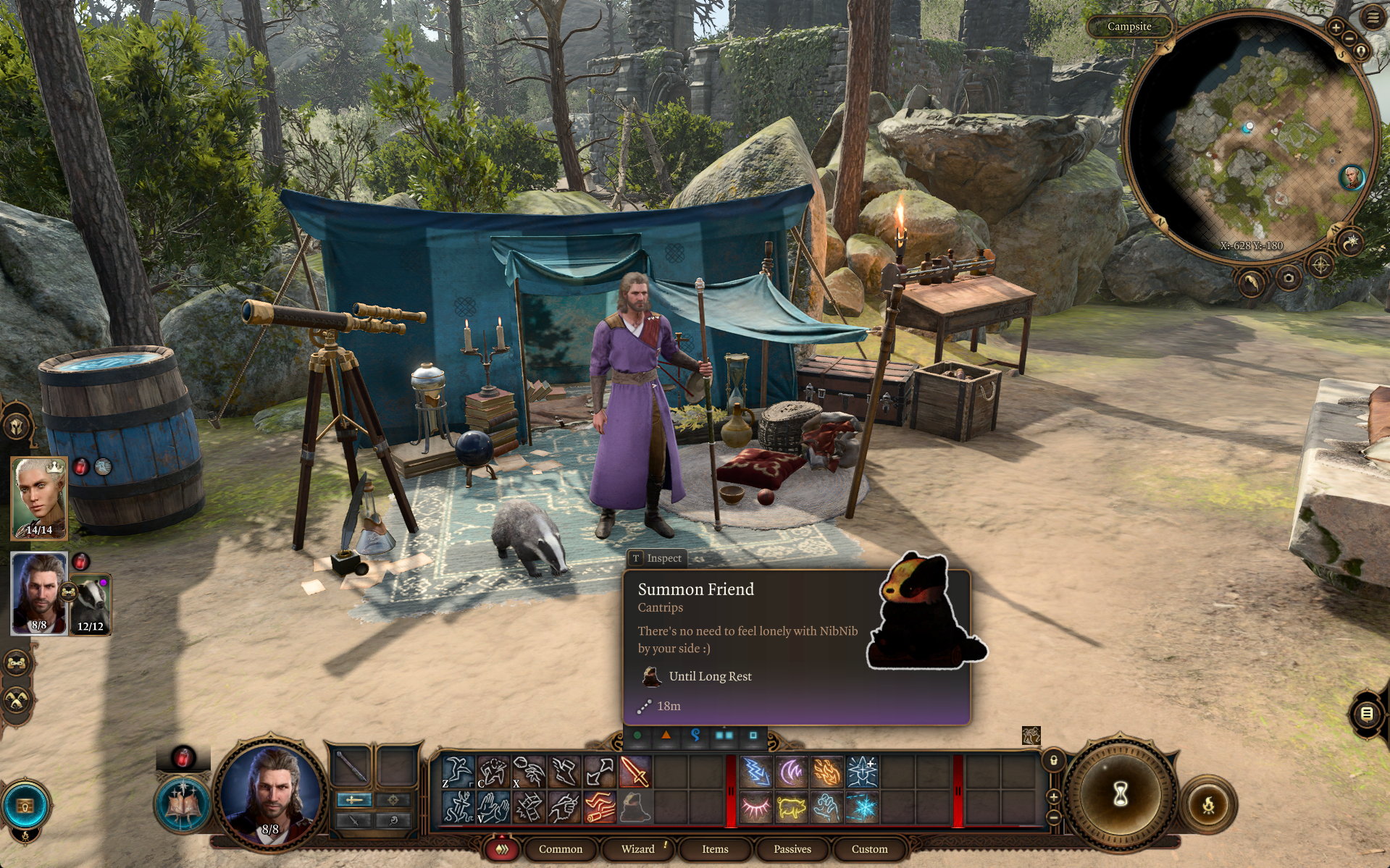Screen dimensions: 1390x868
Task: Use the blue lightning bolt spell
Action: click(755, 772)
